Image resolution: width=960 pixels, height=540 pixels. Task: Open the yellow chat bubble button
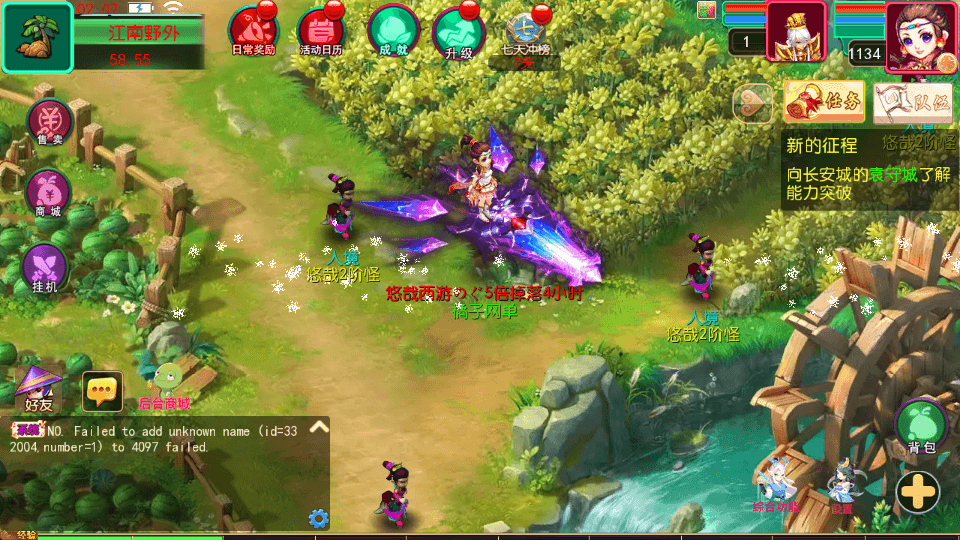(102, 392)
